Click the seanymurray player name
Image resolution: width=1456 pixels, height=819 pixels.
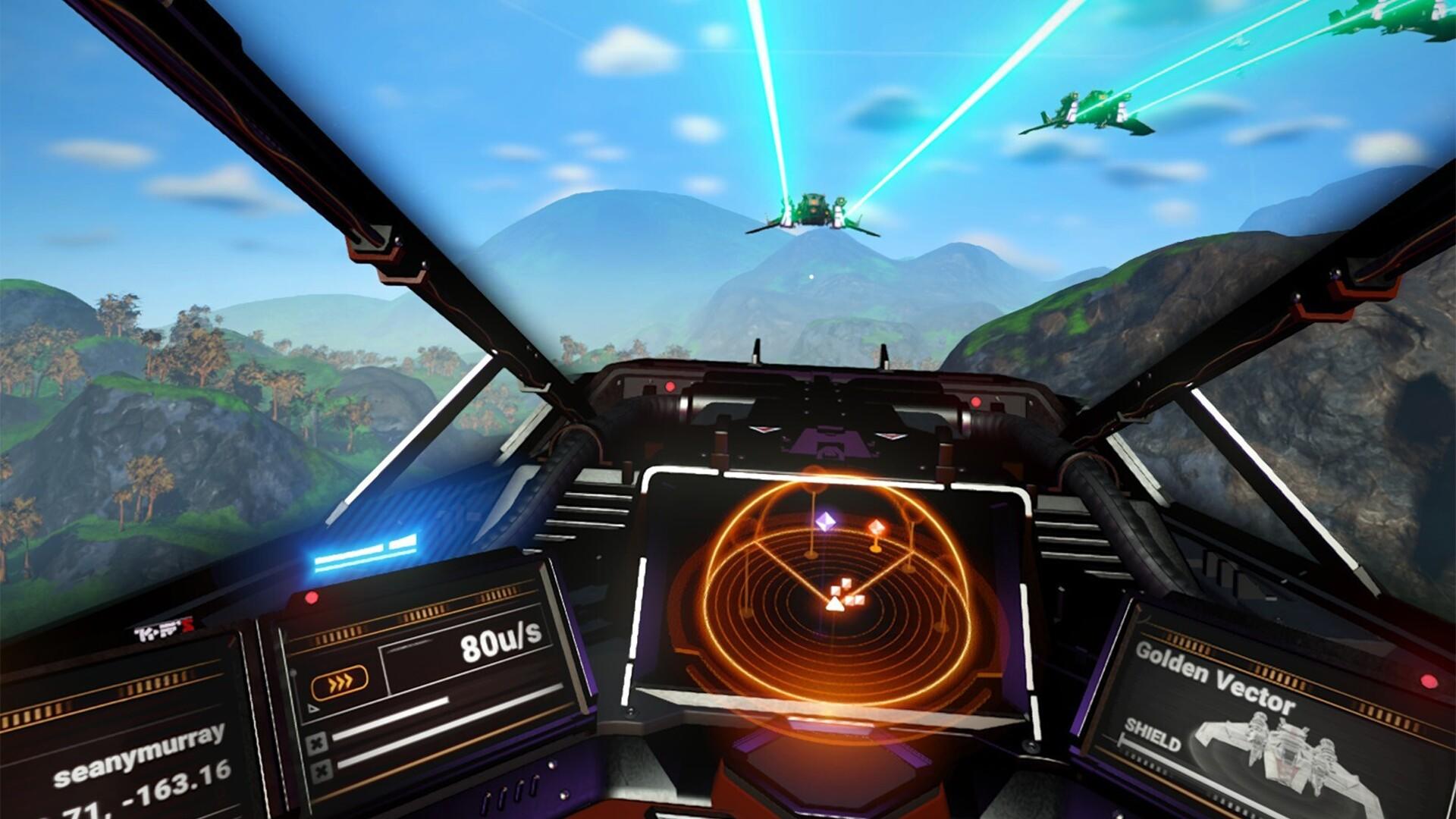[x=139, y=757]
